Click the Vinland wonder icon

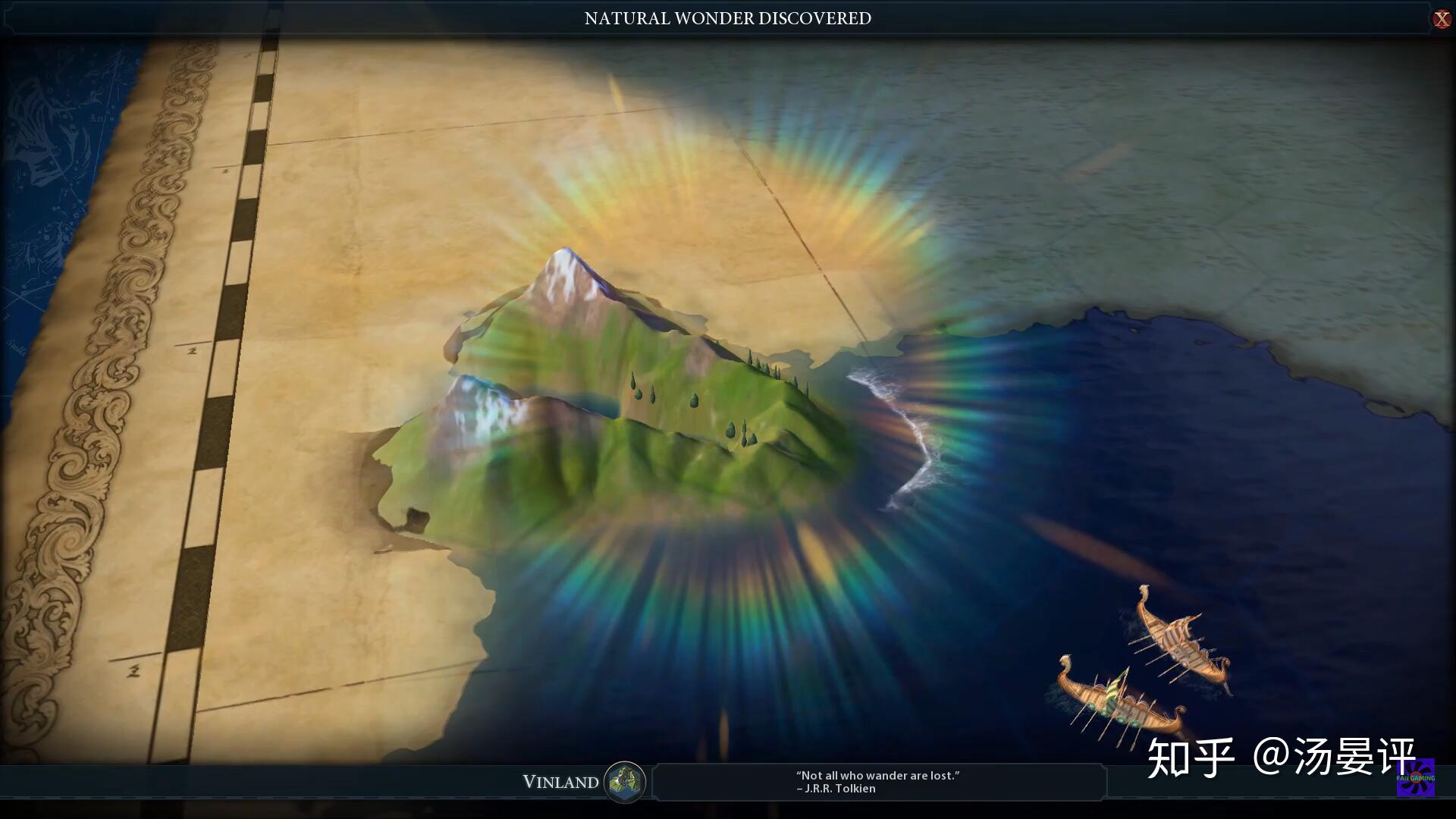point(625,782)
